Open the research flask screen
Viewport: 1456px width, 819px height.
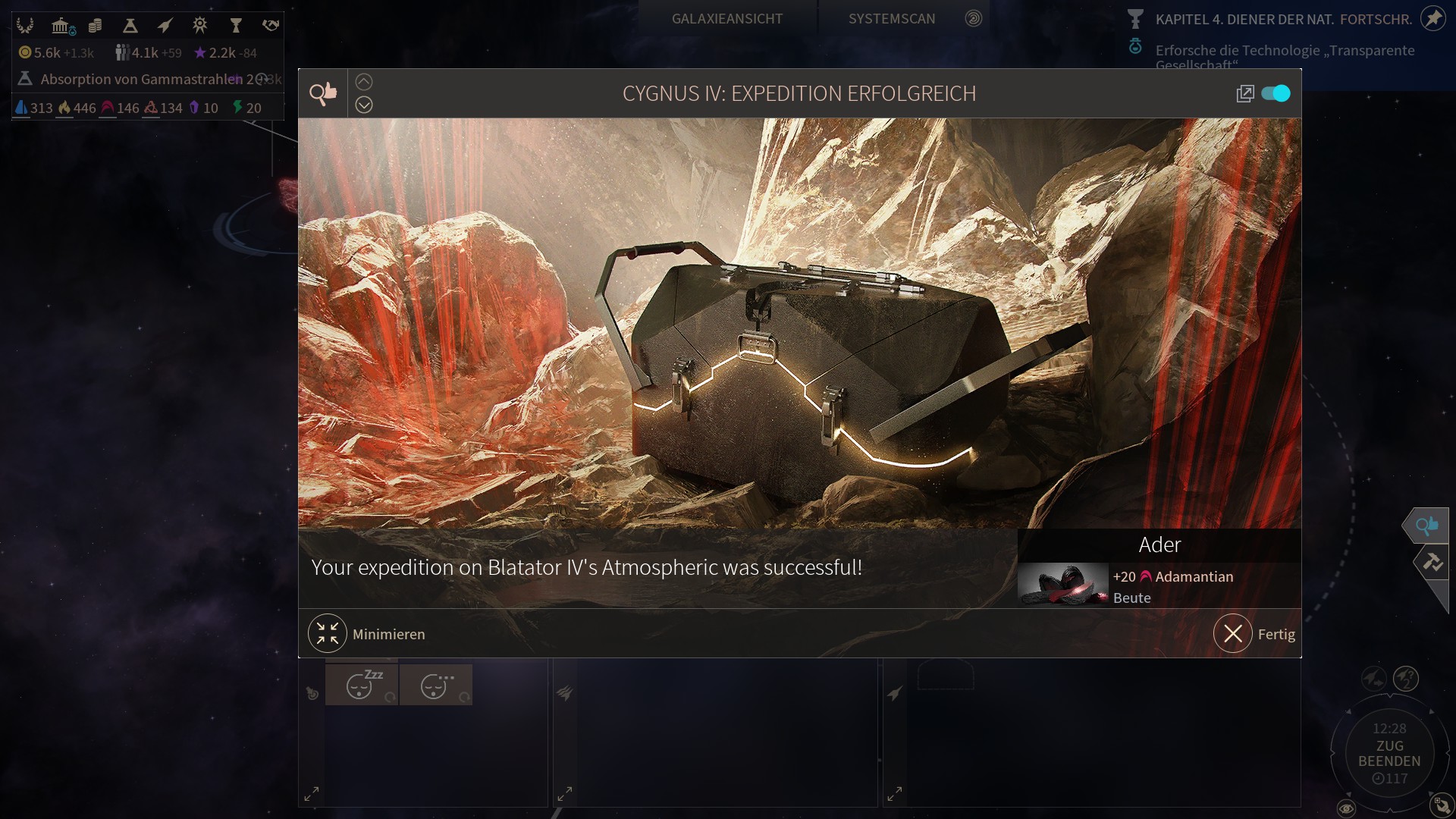pos(130,26)
